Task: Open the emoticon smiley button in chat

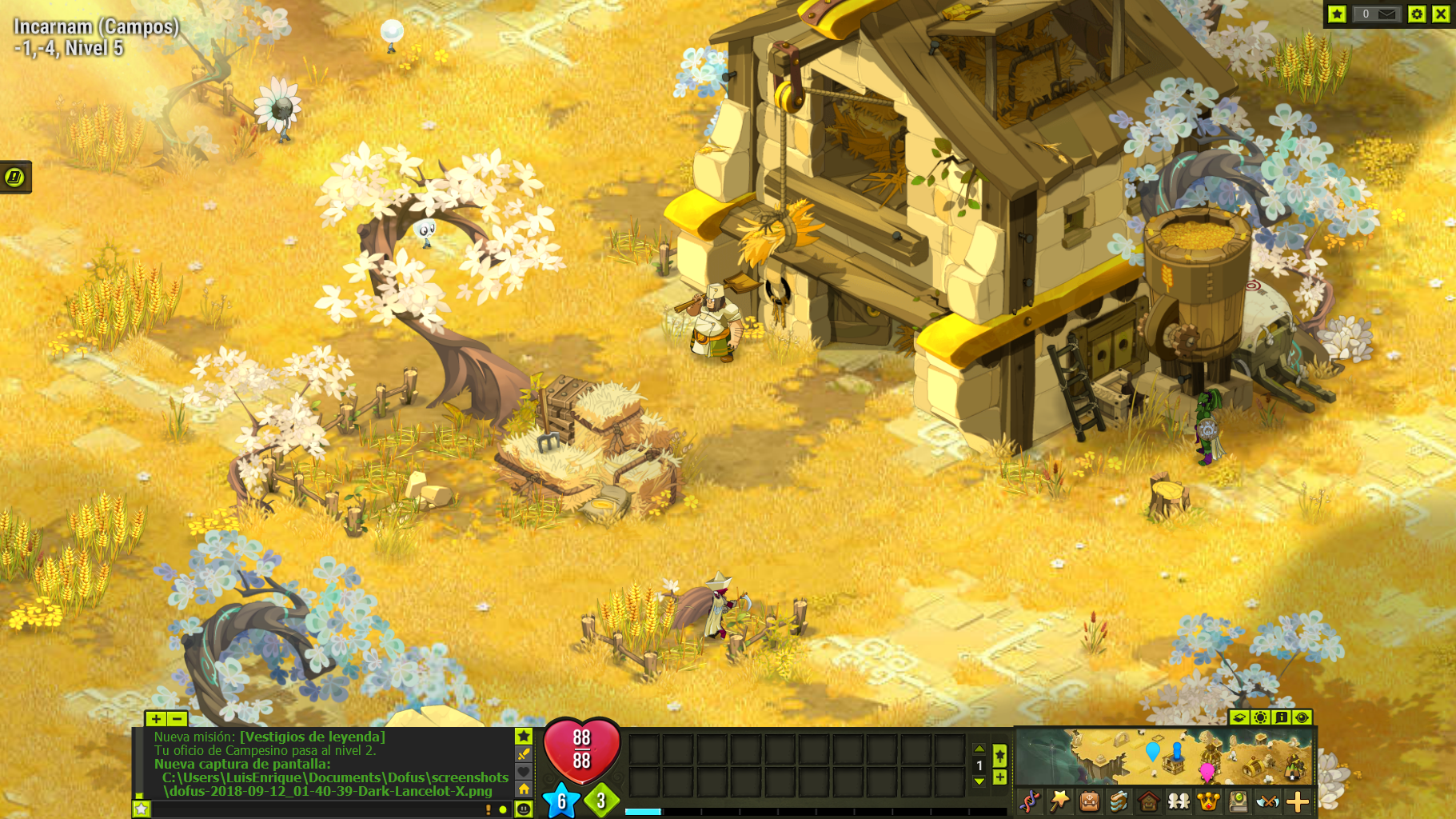Action: 524,809
